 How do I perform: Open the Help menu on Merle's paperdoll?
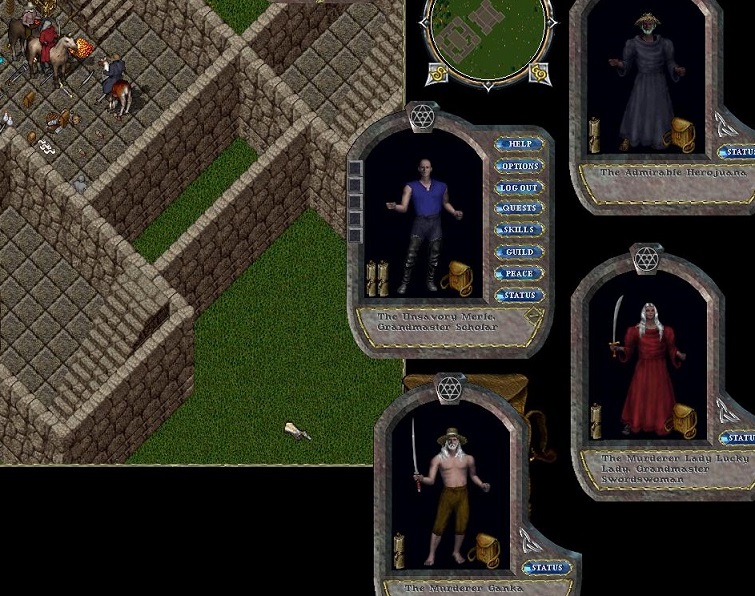pos(519,145)
